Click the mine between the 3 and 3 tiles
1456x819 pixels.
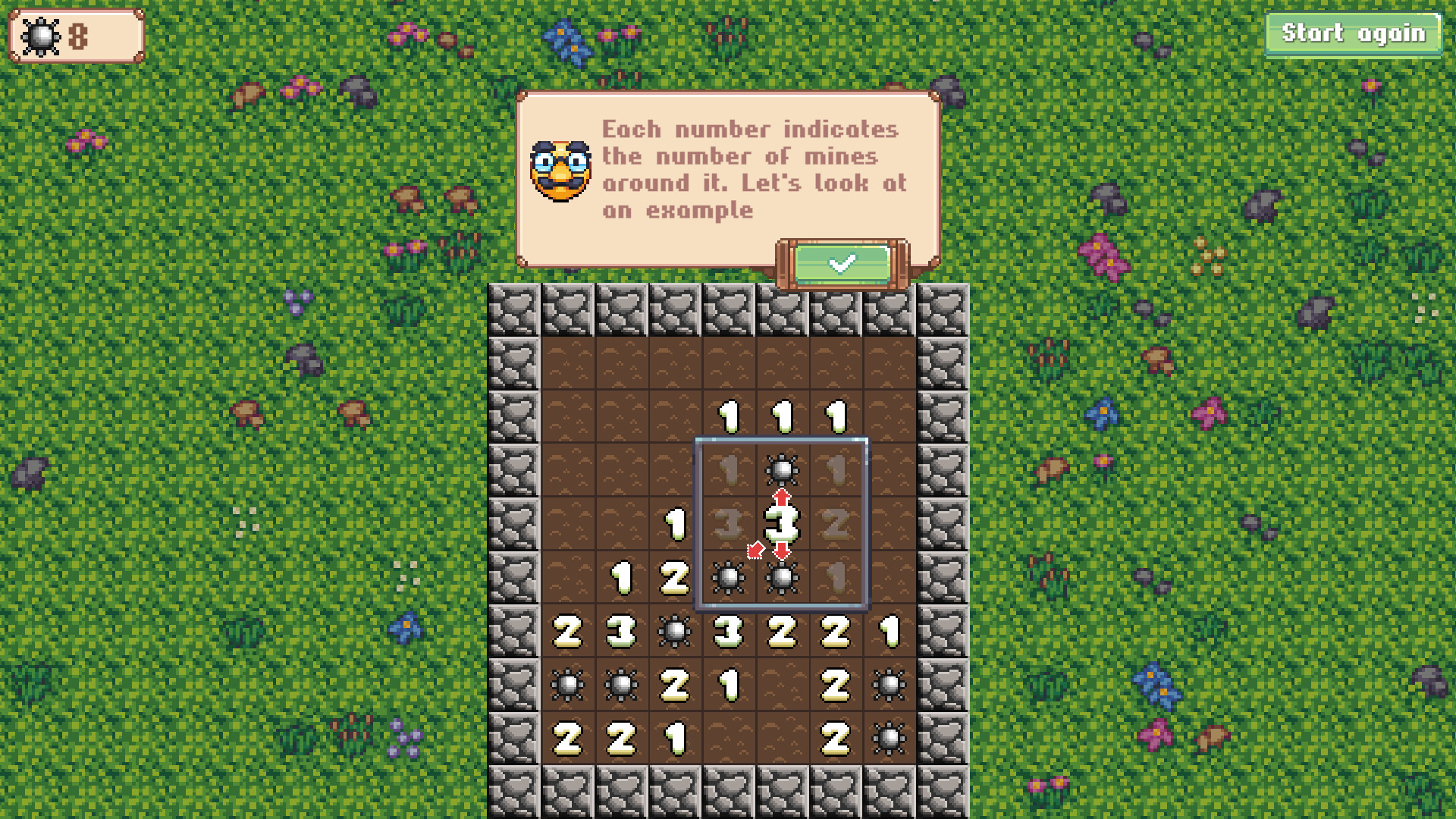(675, 632)
